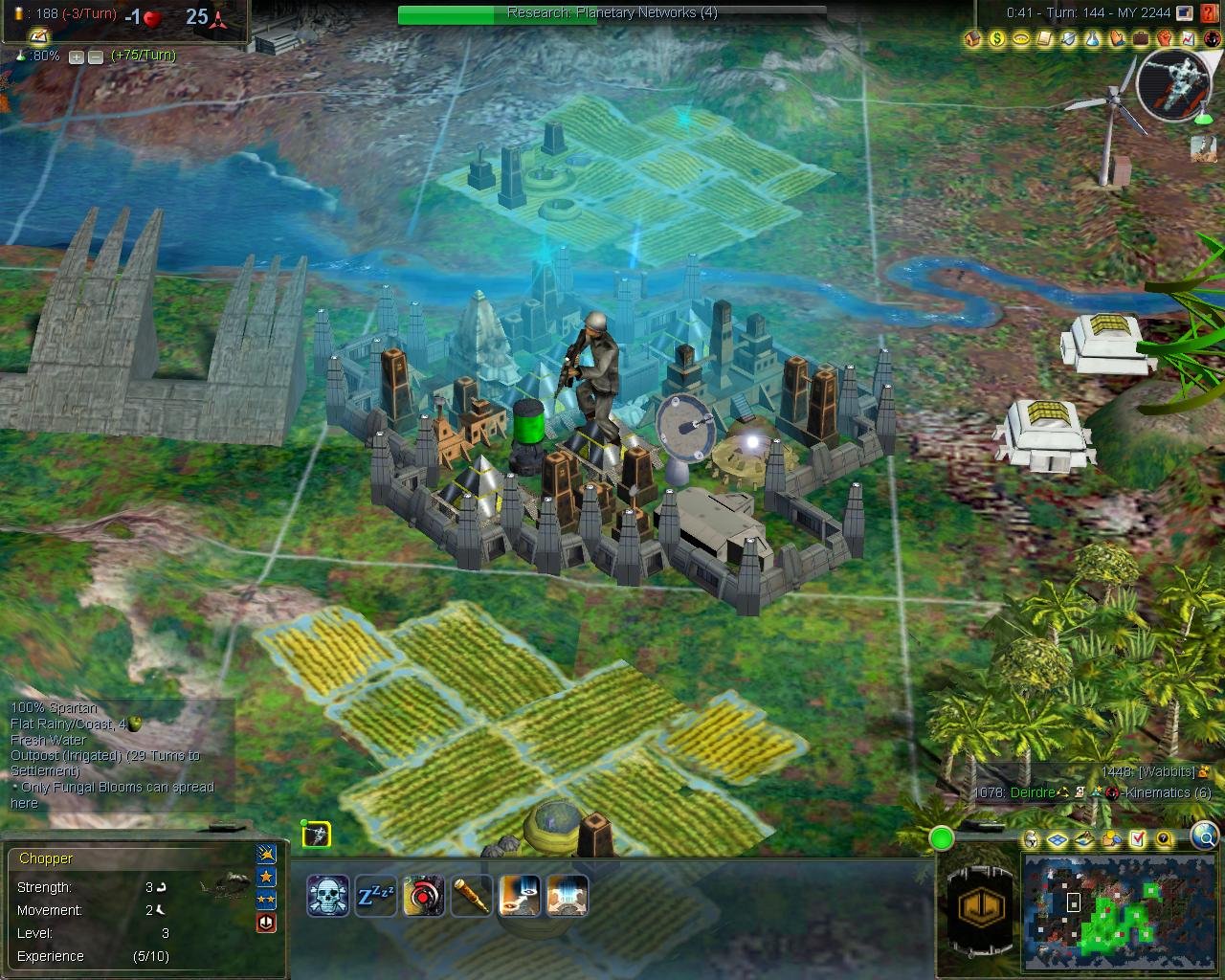Activate the skull delete unit command
Viewport: 1225px width, 980px height.
327,896
